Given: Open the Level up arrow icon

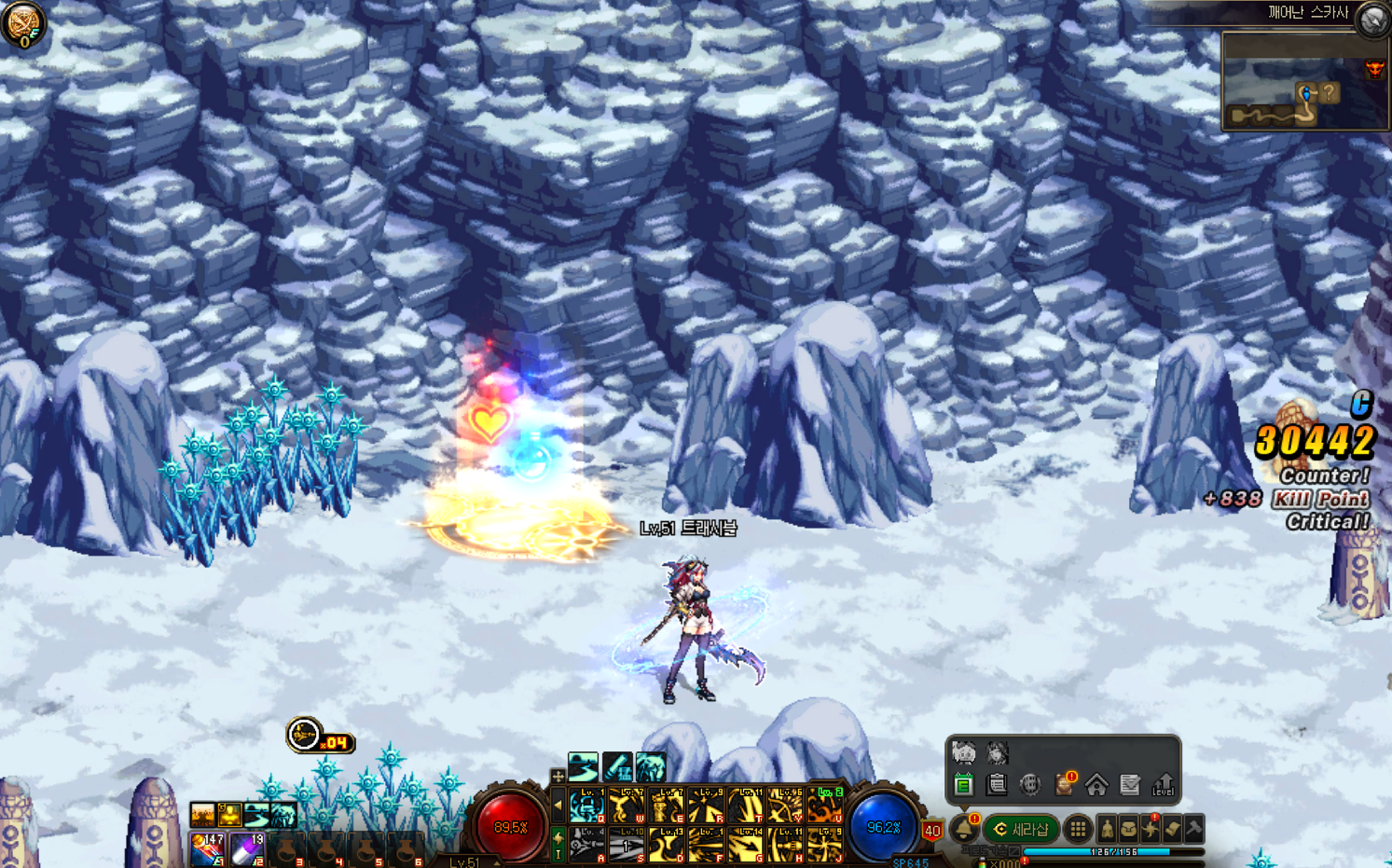Looking at the screenshot, I should pyautogui.click(x=1163, y=785).
